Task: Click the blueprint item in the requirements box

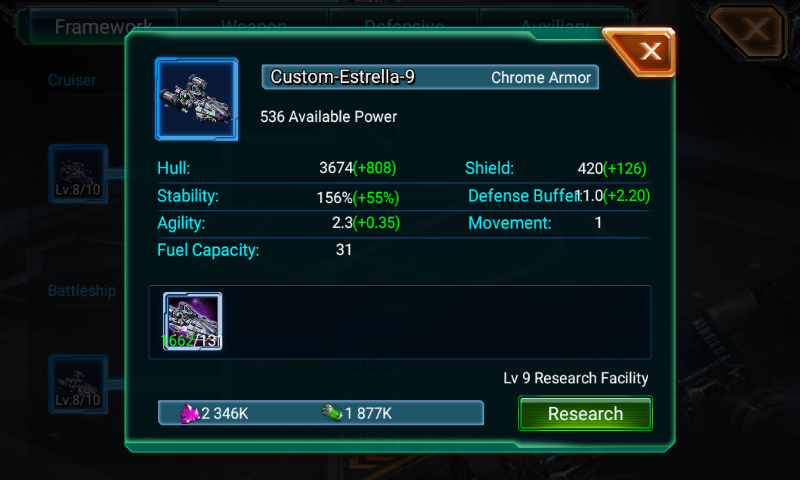Action: point(193,322)
